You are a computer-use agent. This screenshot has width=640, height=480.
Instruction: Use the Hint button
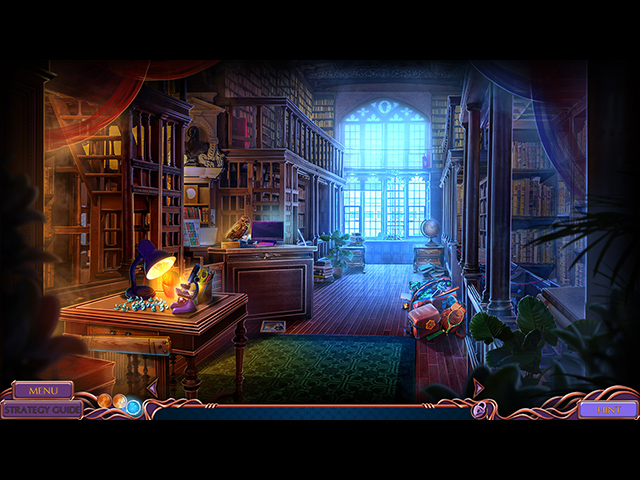(x=607, y=409)
